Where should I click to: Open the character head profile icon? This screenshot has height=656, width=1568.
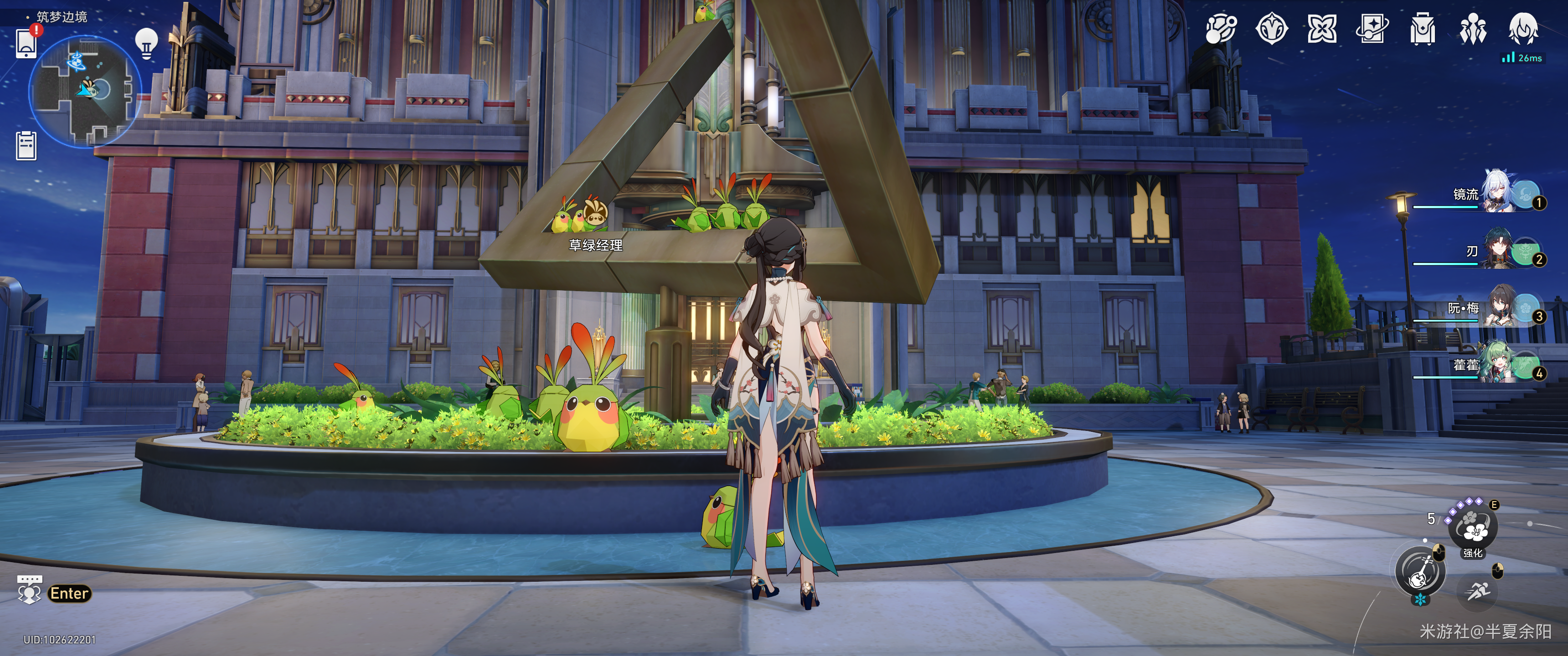coord(1523,29)
